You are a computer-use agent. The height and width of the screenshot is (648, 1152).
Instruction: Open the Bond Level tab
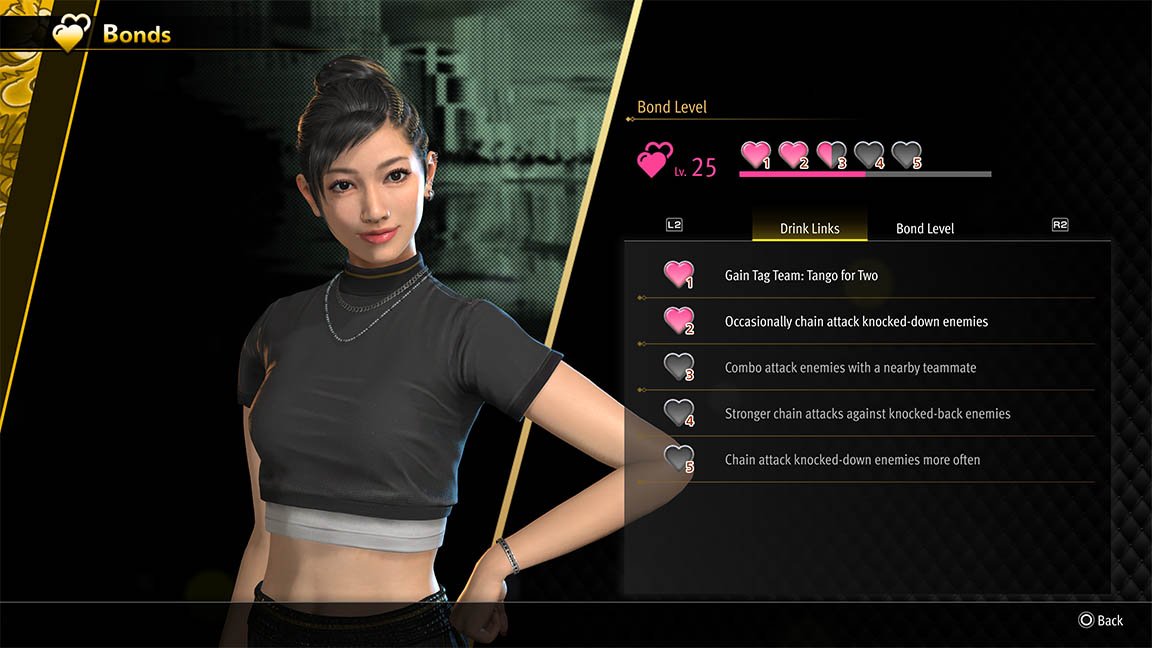925,228
